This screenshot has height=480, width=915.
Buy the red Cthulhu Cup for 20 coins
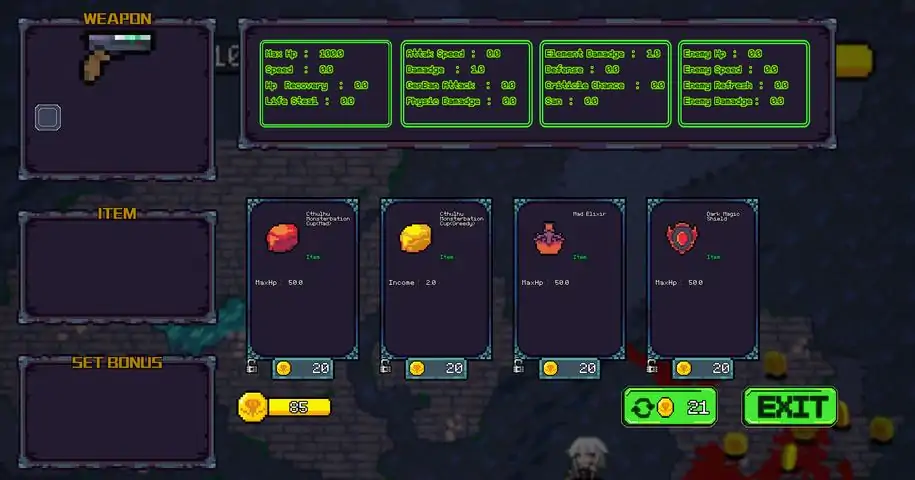(x=302, y=368)
